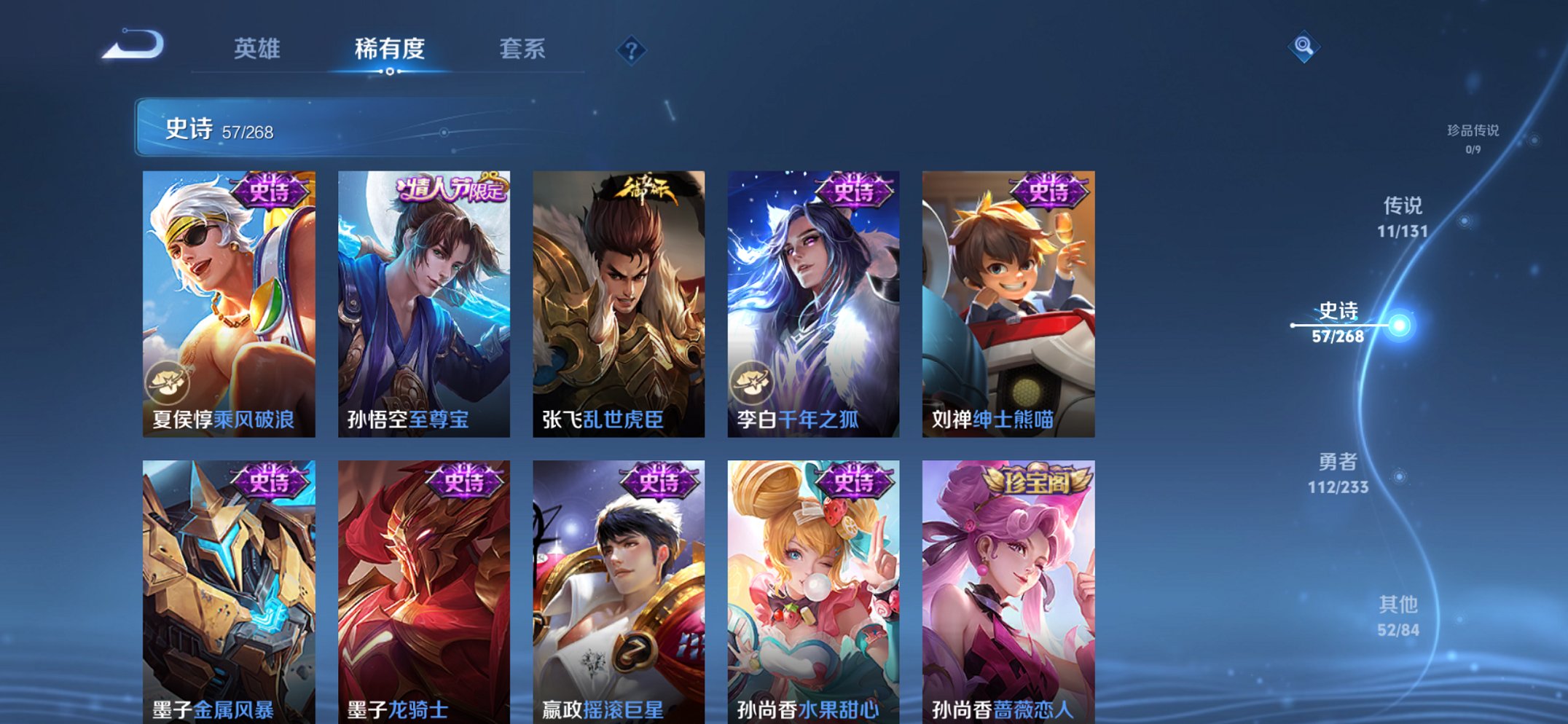
Task: Switch to the 英雄 tab
Action: [x=258, y=50]
